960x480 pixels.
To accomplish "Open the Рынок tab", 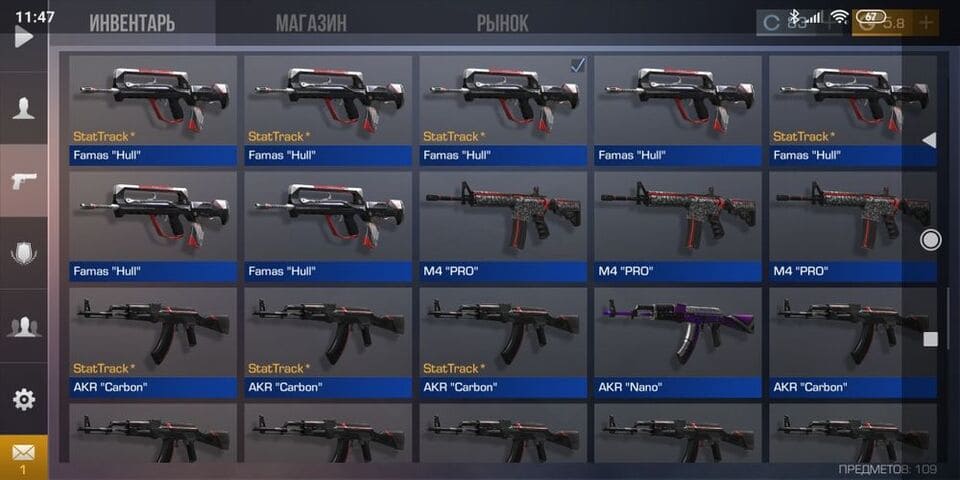I will [x=502, y=22].
